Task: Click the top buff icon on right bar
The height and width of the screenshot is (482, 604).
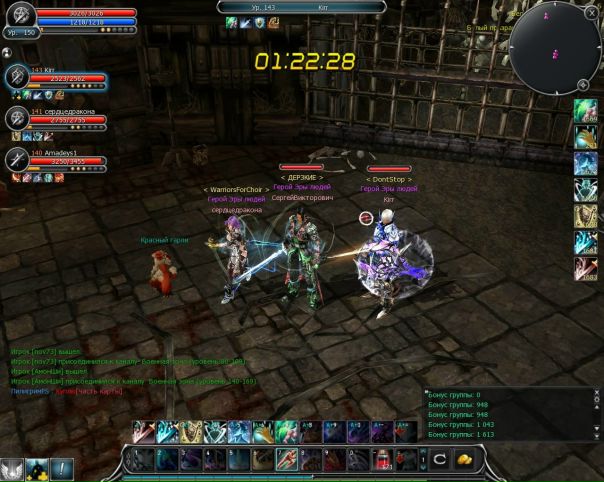Action: pyautogui.click(x=586, y=112)
